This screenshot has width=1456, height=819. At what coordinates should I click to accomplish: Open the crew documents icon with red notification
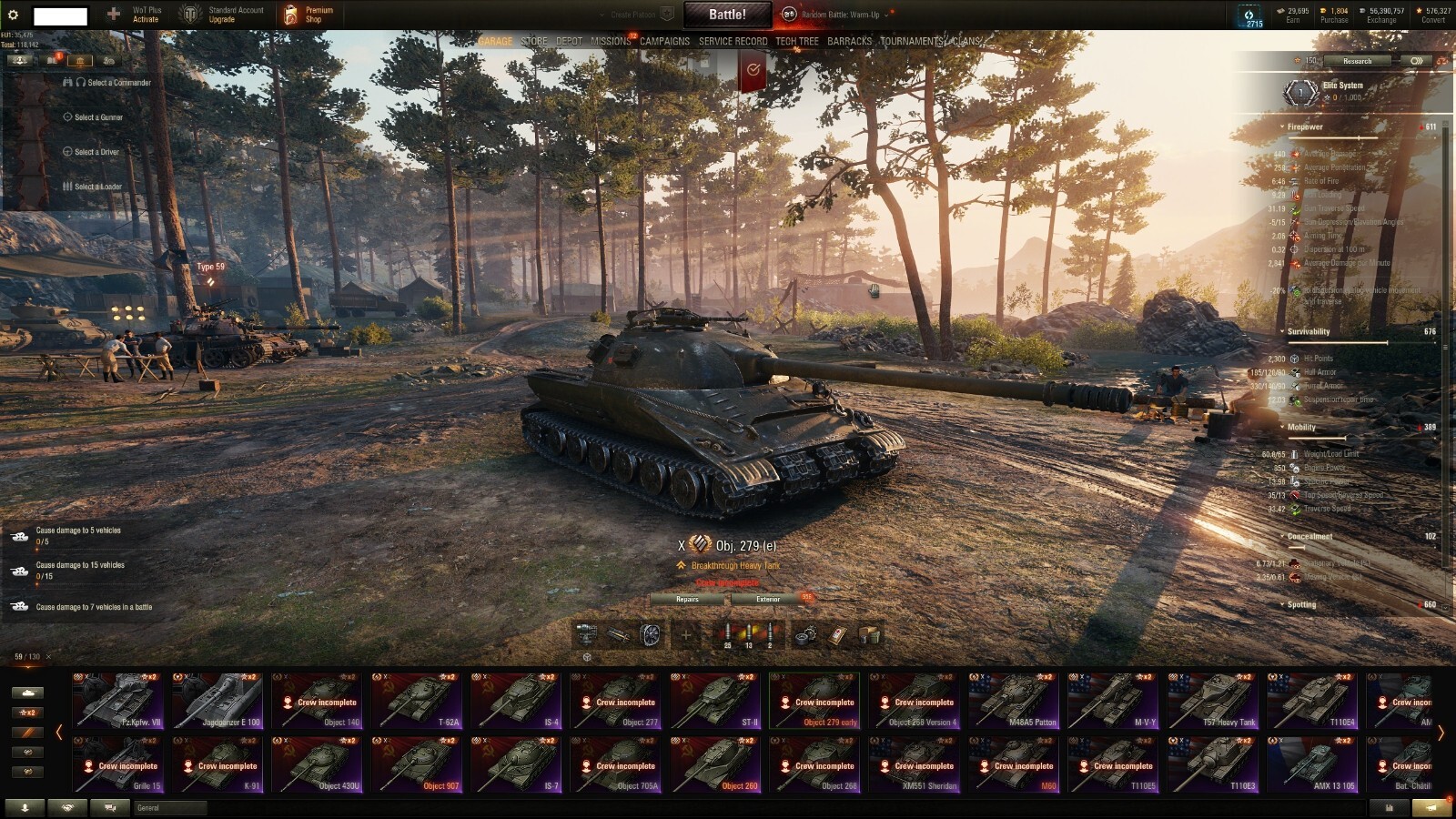(52, 62)
